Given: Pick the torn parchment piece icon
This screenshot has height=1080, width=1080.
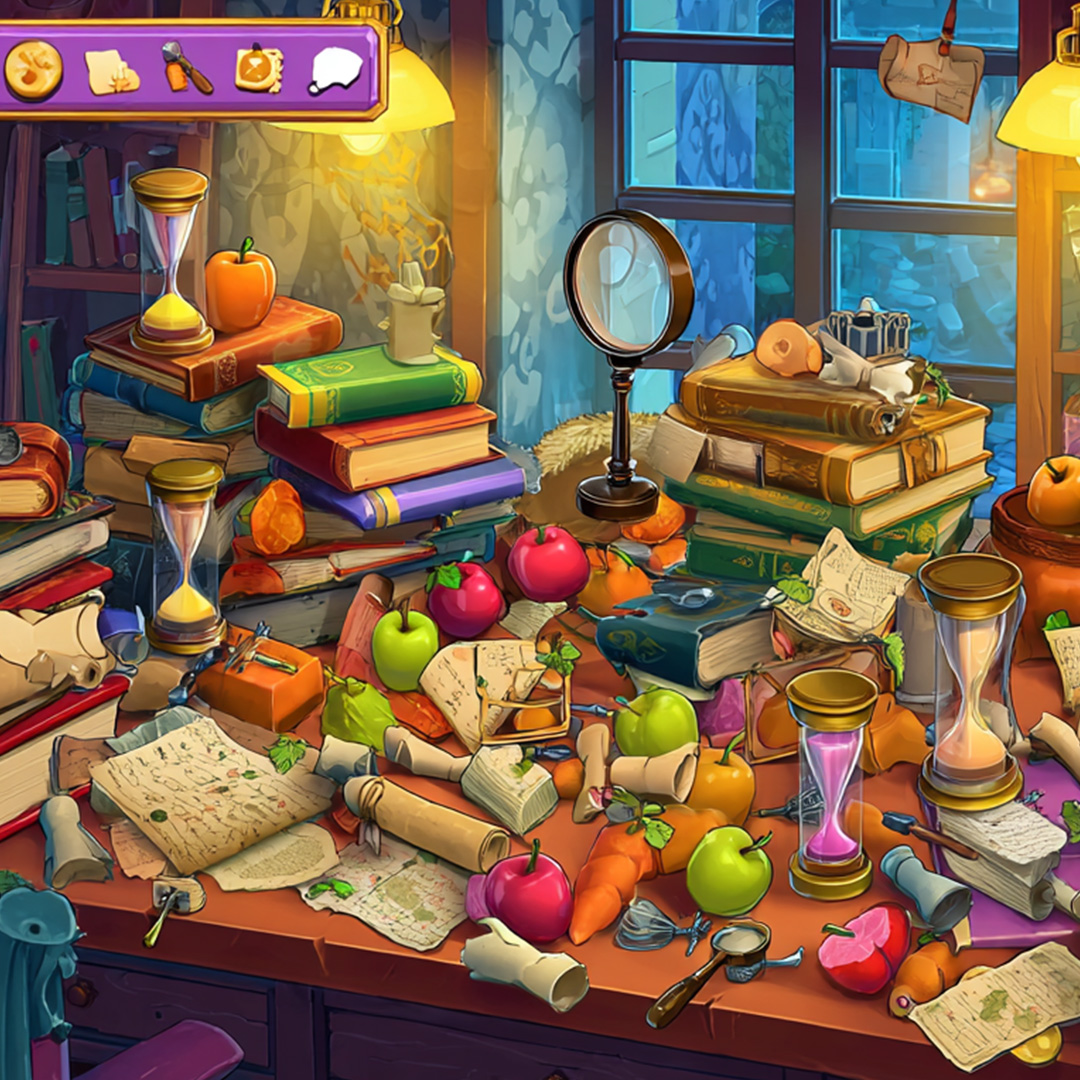Looking at the screenshot, I should point(111,72).
